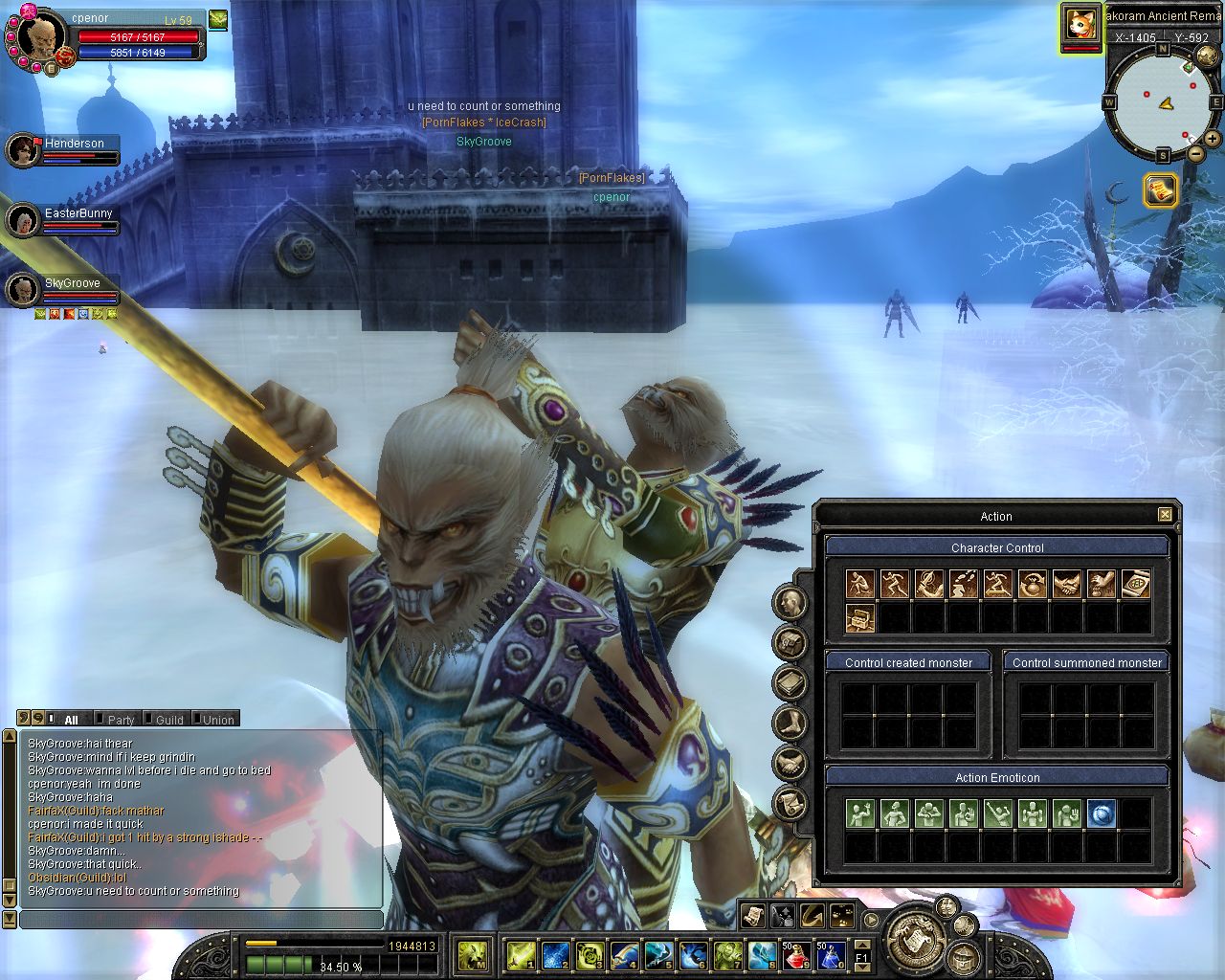This screenshot has height=980, width=1225.
Task: Click the glowing quest scroll notification icon
Action: 1161,190
